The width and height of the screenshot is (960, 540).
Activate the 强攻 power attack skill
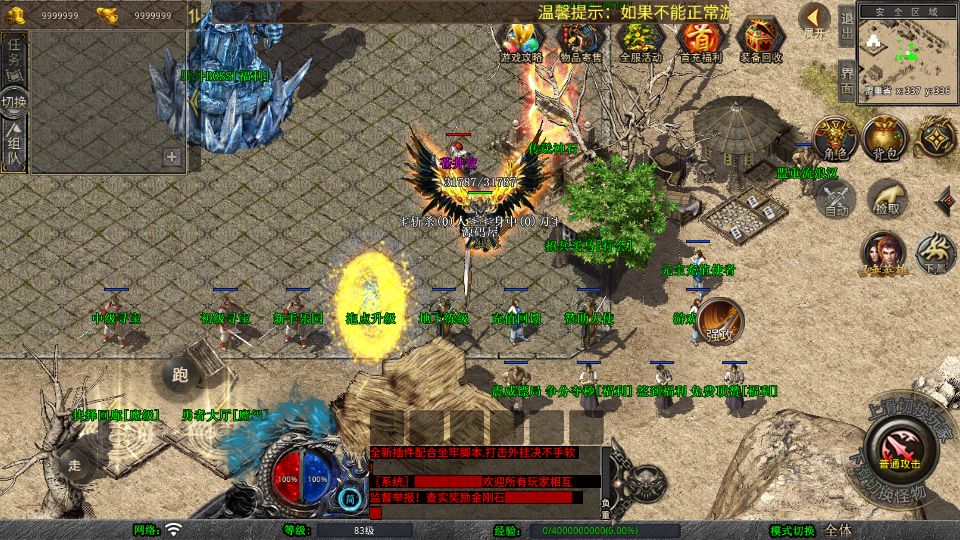tap(719, 320)
